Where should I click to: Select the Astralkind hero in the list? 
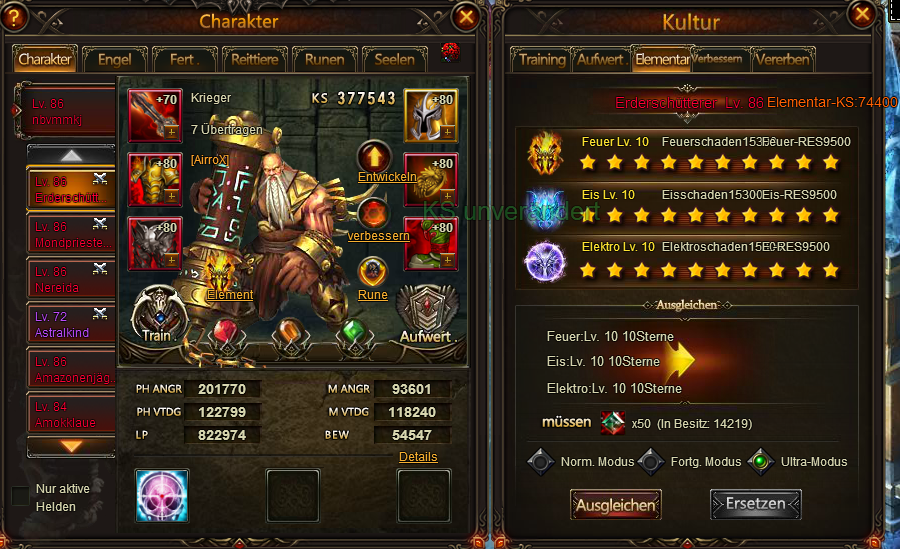pos(71,323)
